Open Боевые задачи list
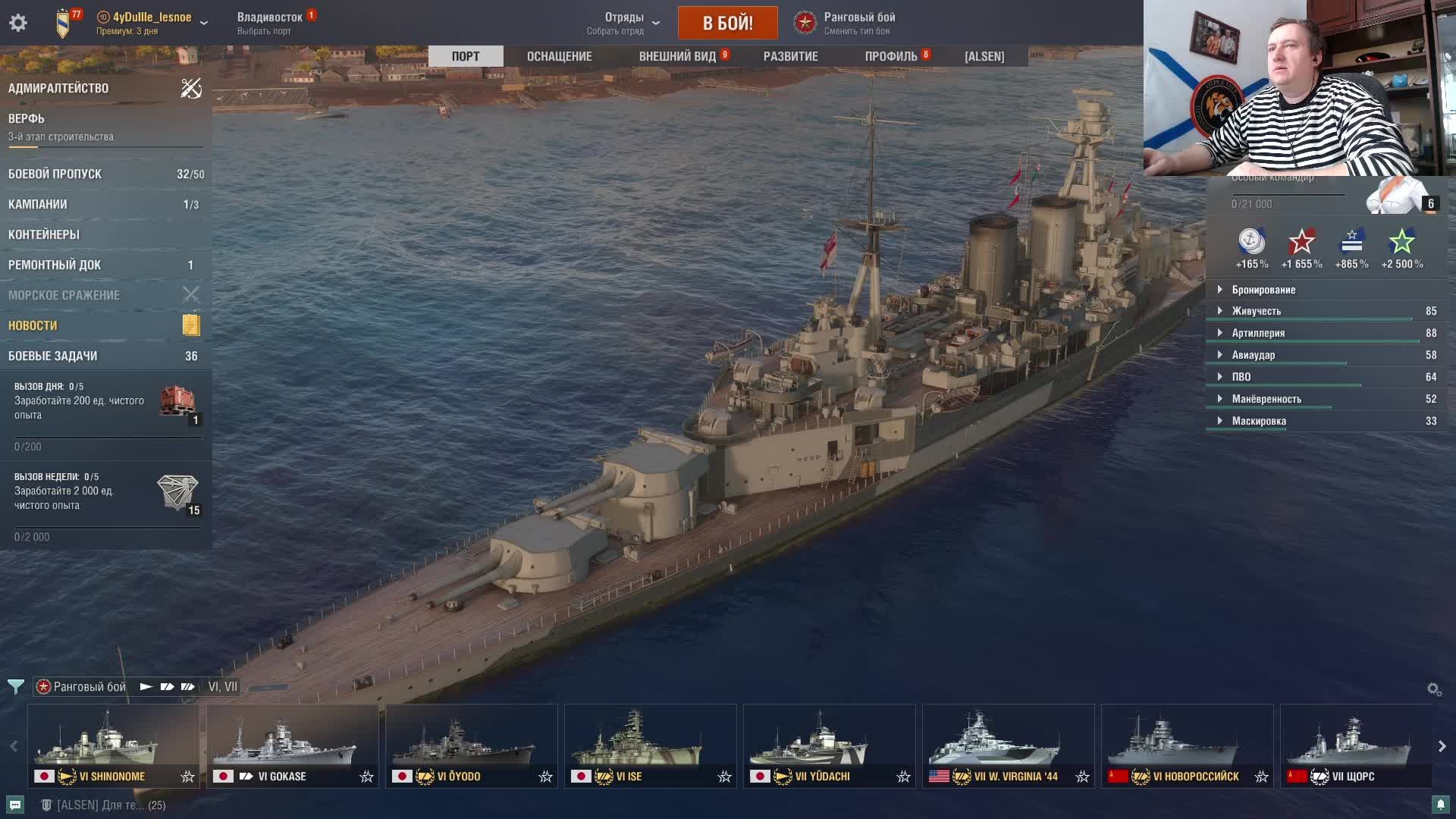Image resolution: width=1456 pixels, height=819 pixels. pos(52,356)
